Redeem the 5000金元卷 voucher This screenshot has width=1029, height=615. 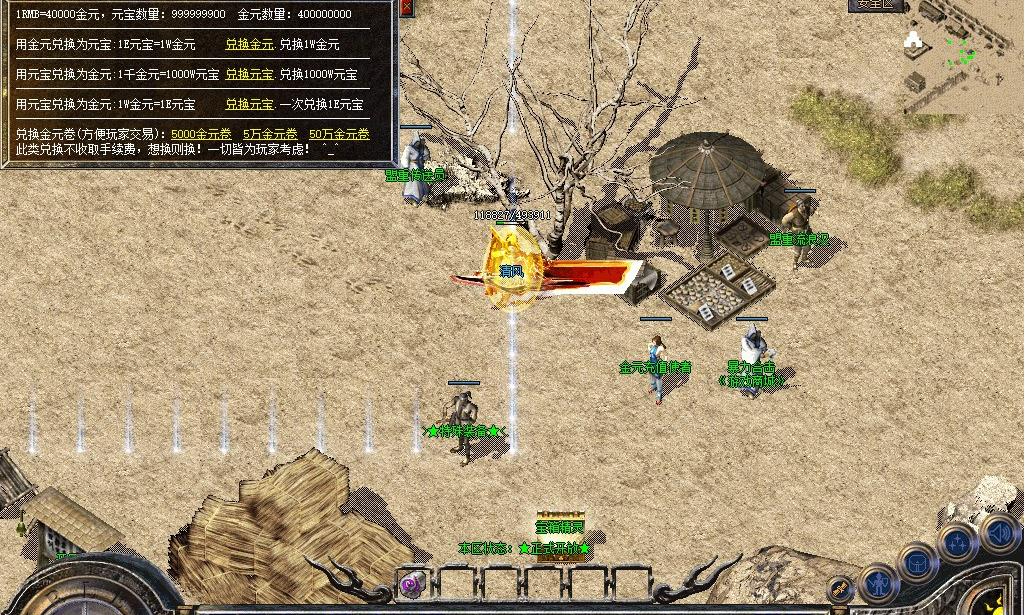[x=200, y=134]
